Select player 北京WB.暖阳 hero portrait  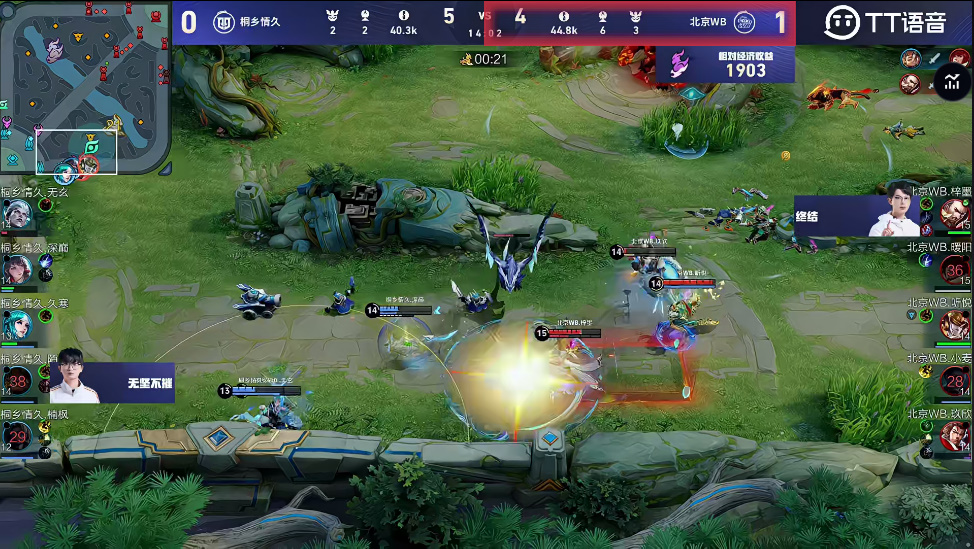tap(955, 270)
